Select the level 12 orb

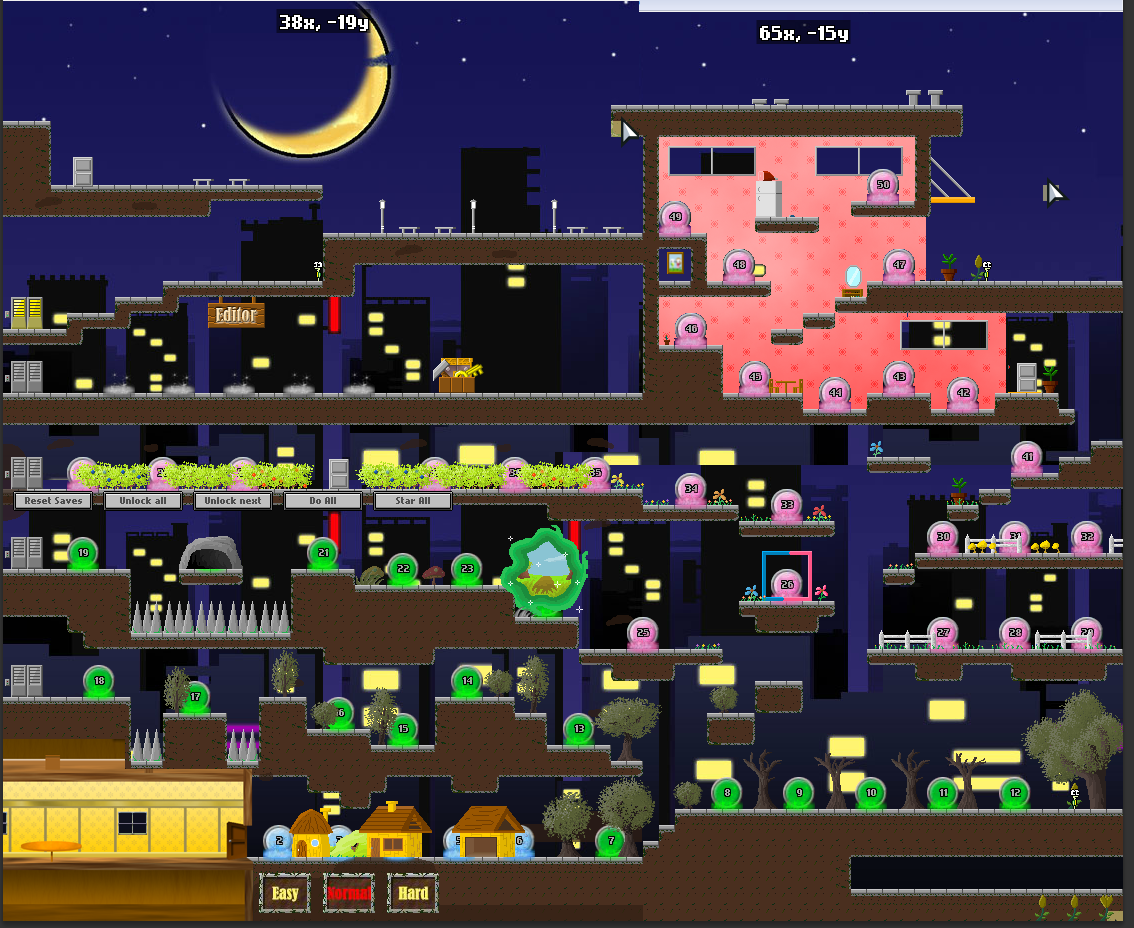[1015, 793]
